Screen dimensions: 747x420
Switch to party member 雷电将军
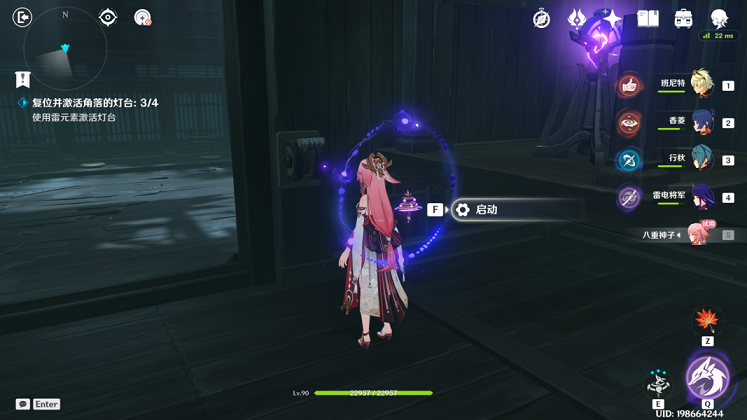tap(700, 196)
